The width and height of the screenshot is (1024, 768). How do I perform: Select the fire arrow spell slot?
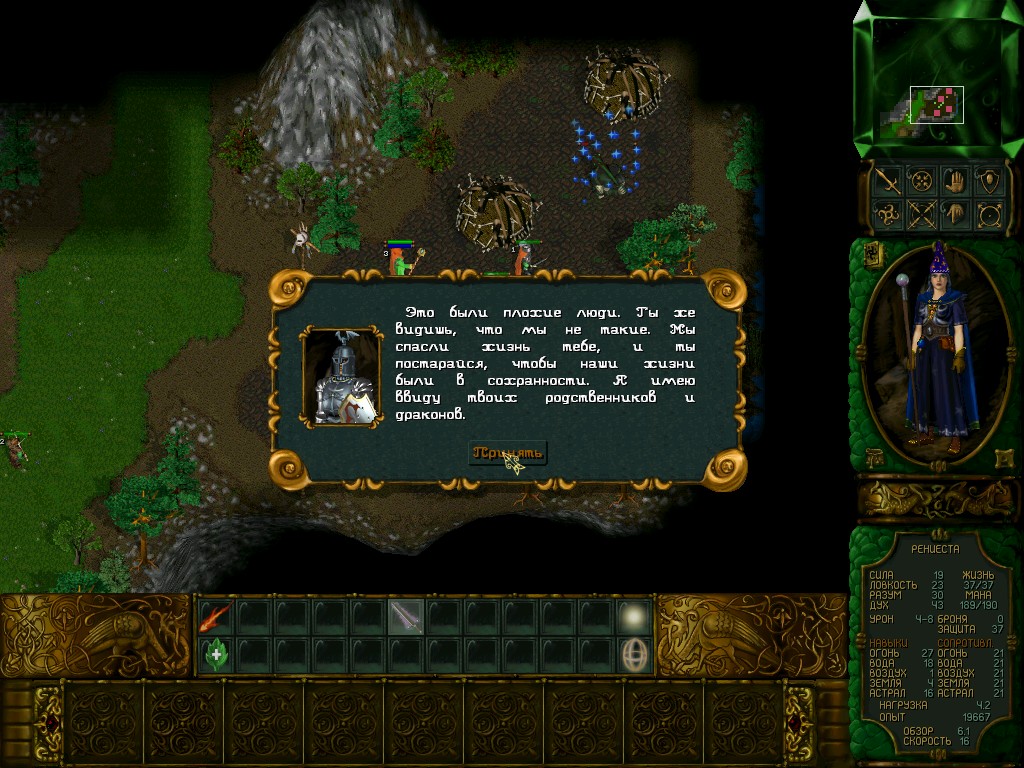tap(216, 617)
